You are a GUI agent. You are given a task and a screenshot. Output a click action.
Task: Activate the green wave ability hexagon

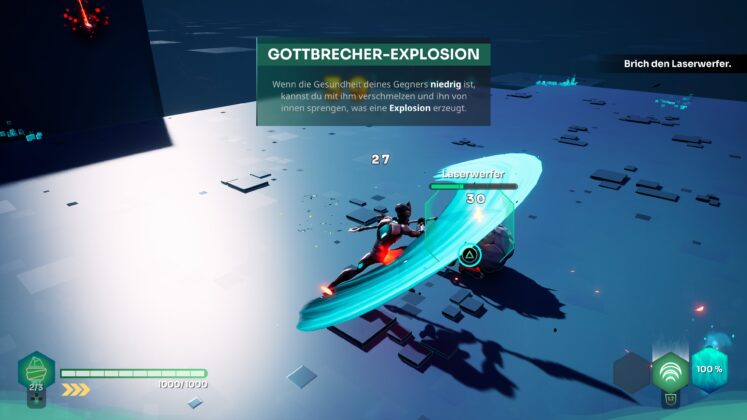[x=670, y=374]
